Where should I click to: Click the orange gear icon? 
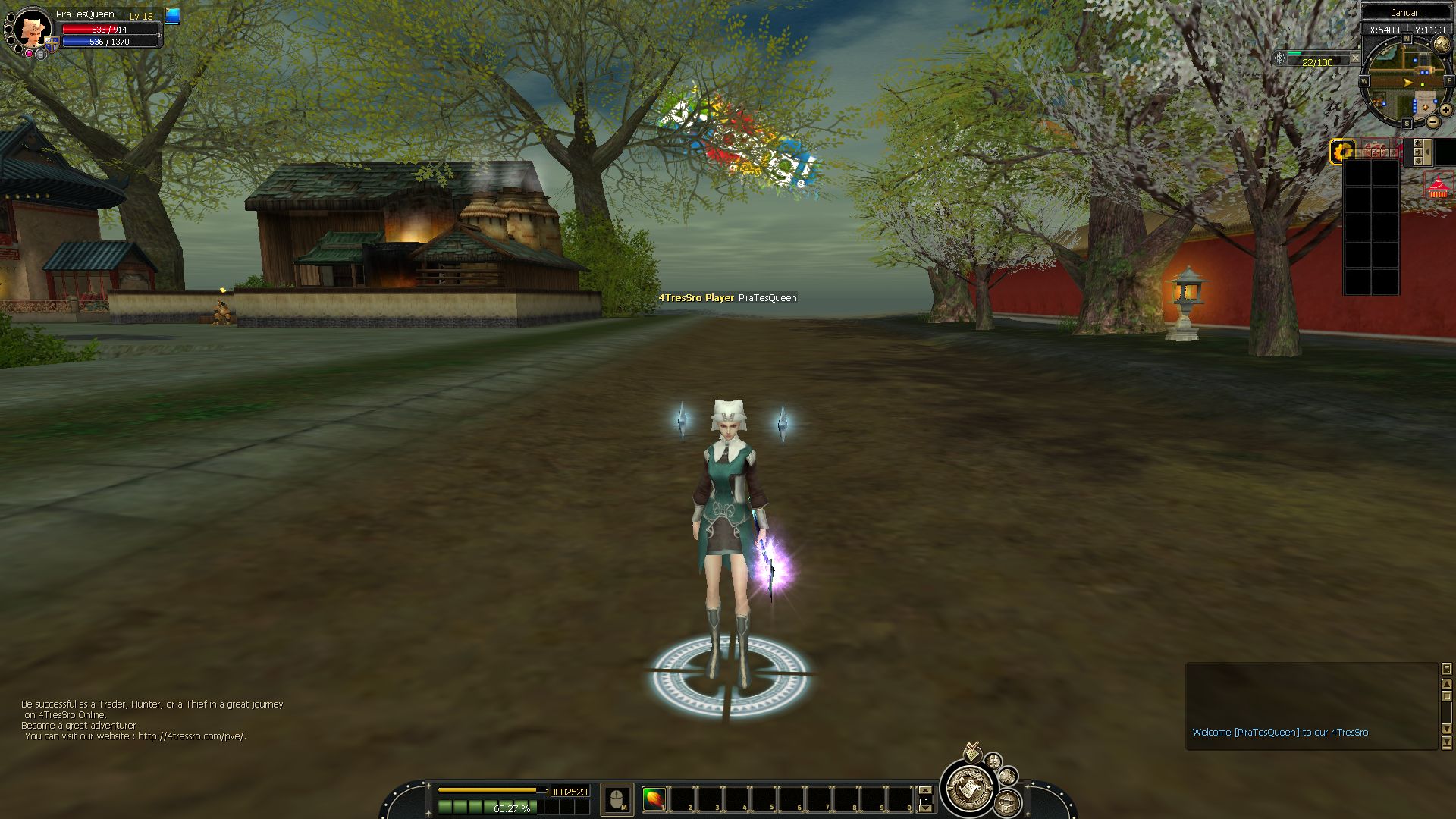(x=1343, y=152)
